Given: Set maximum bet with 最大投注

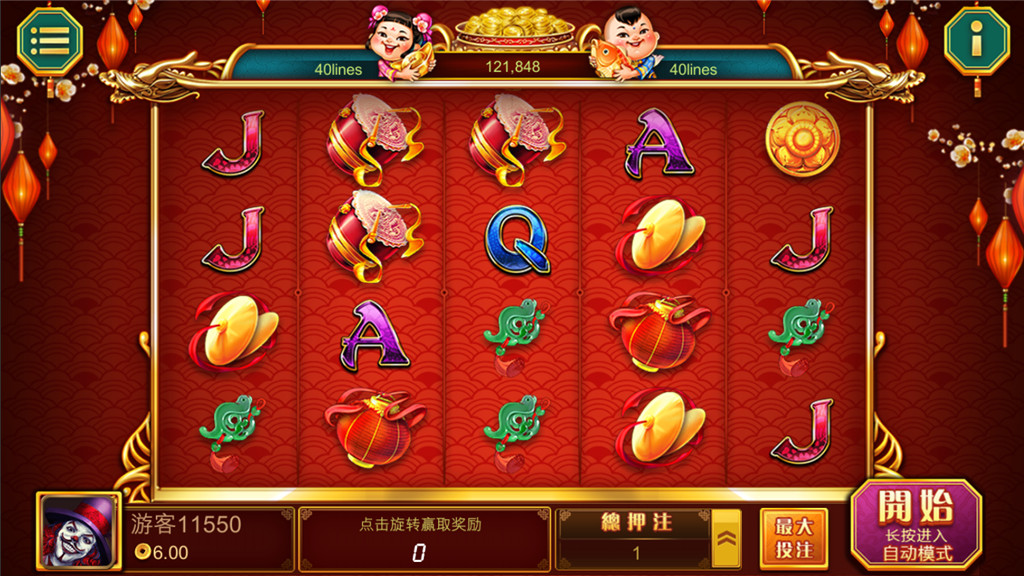Looking at the screenshot, I should (793, 538).
